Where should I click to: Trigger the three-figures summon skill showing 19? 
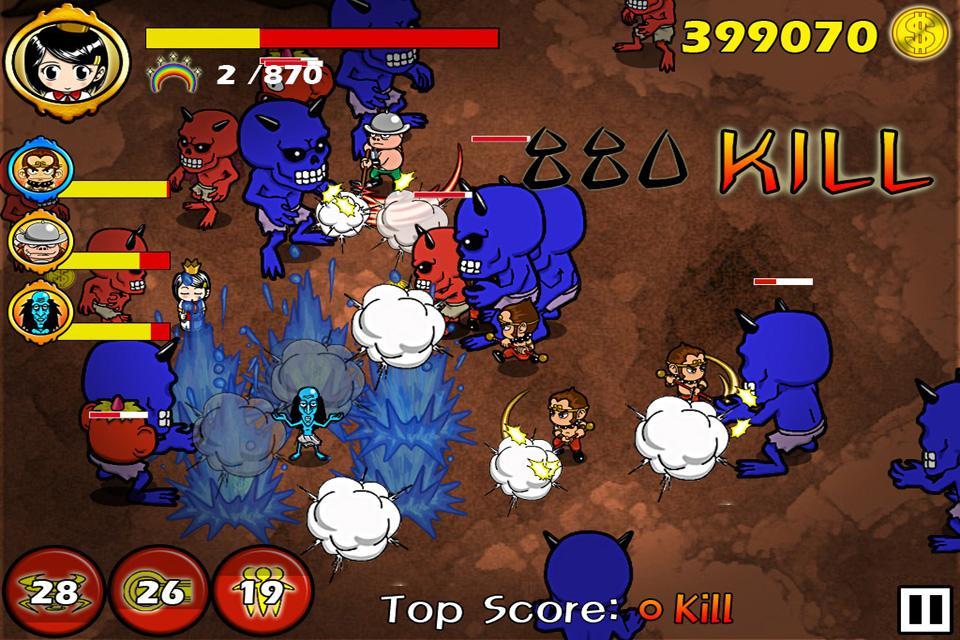(261, 592)
